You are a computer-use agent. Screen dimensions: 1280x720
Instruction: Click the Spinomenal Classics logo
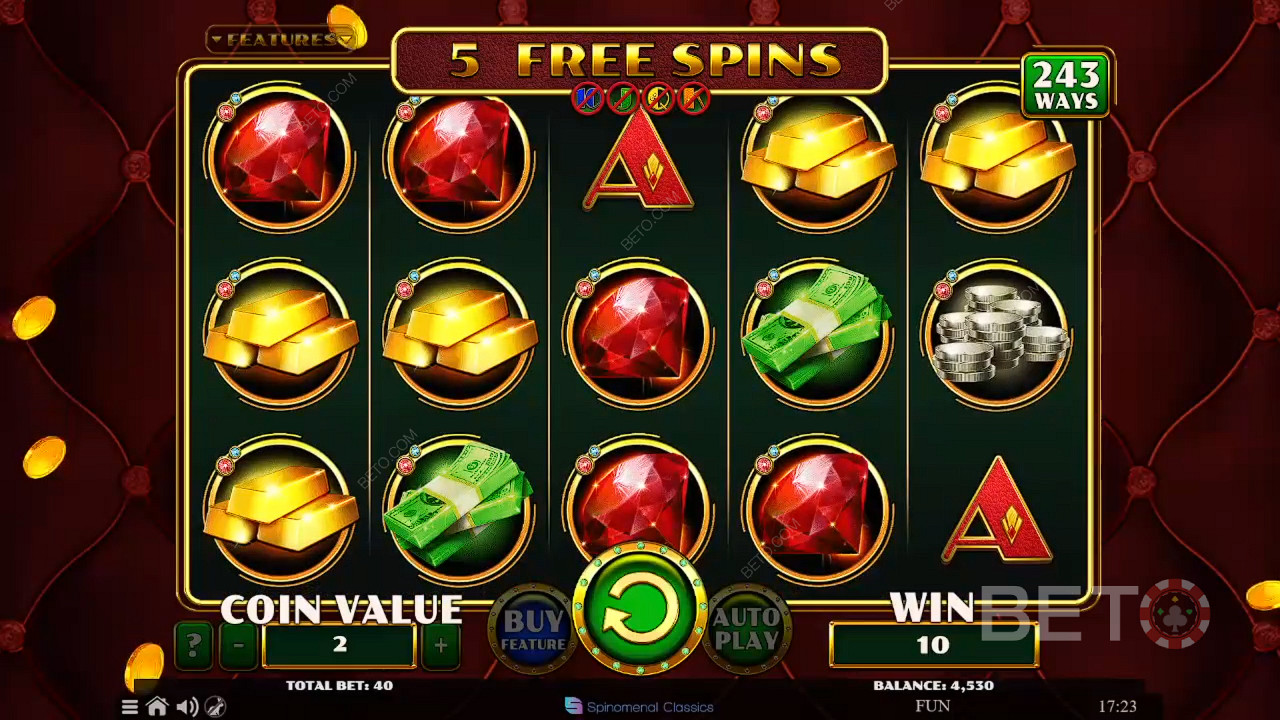(640, 707)
